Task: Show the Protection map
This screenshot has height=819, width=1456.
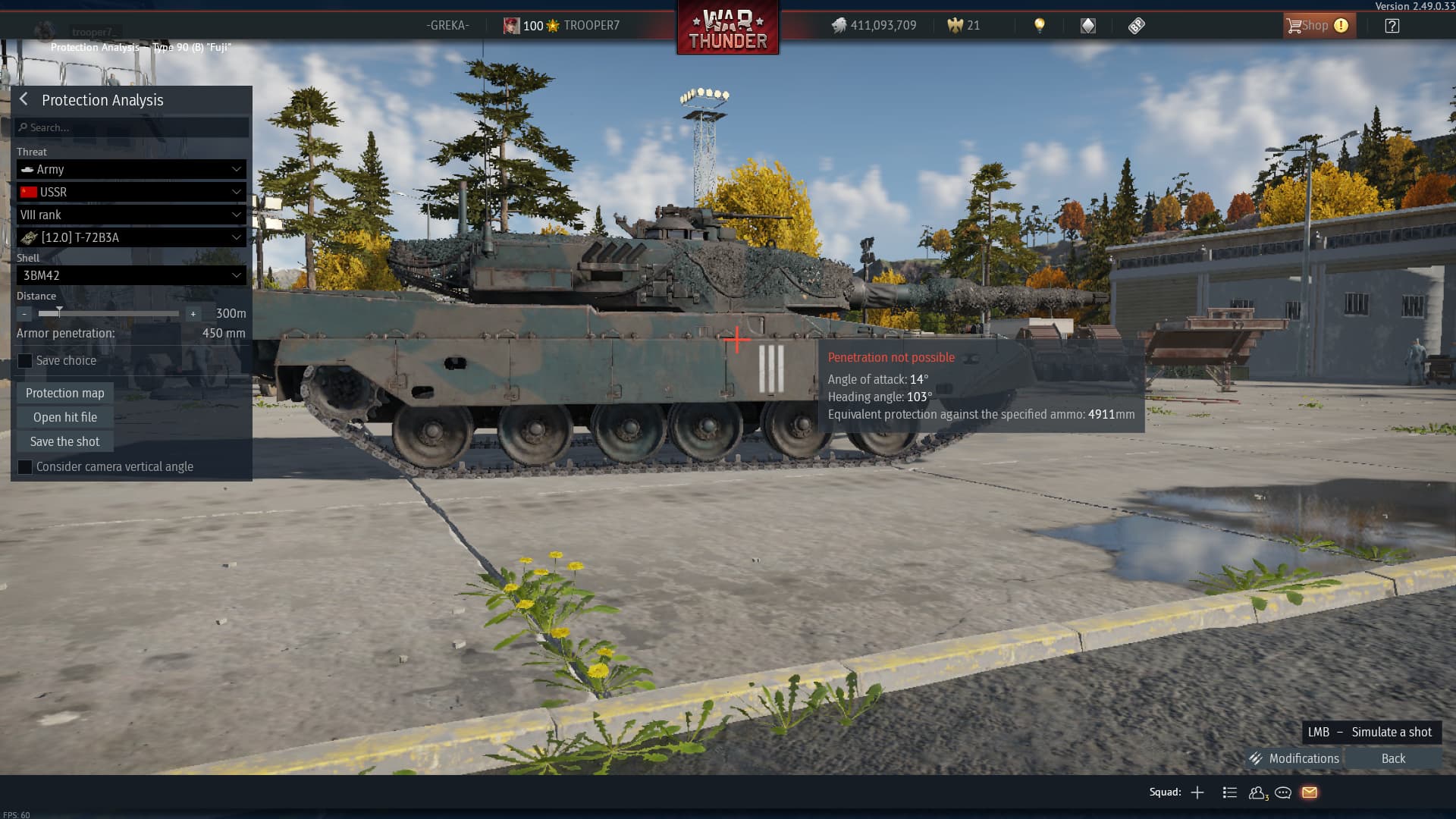Action: tap(65, 393)
